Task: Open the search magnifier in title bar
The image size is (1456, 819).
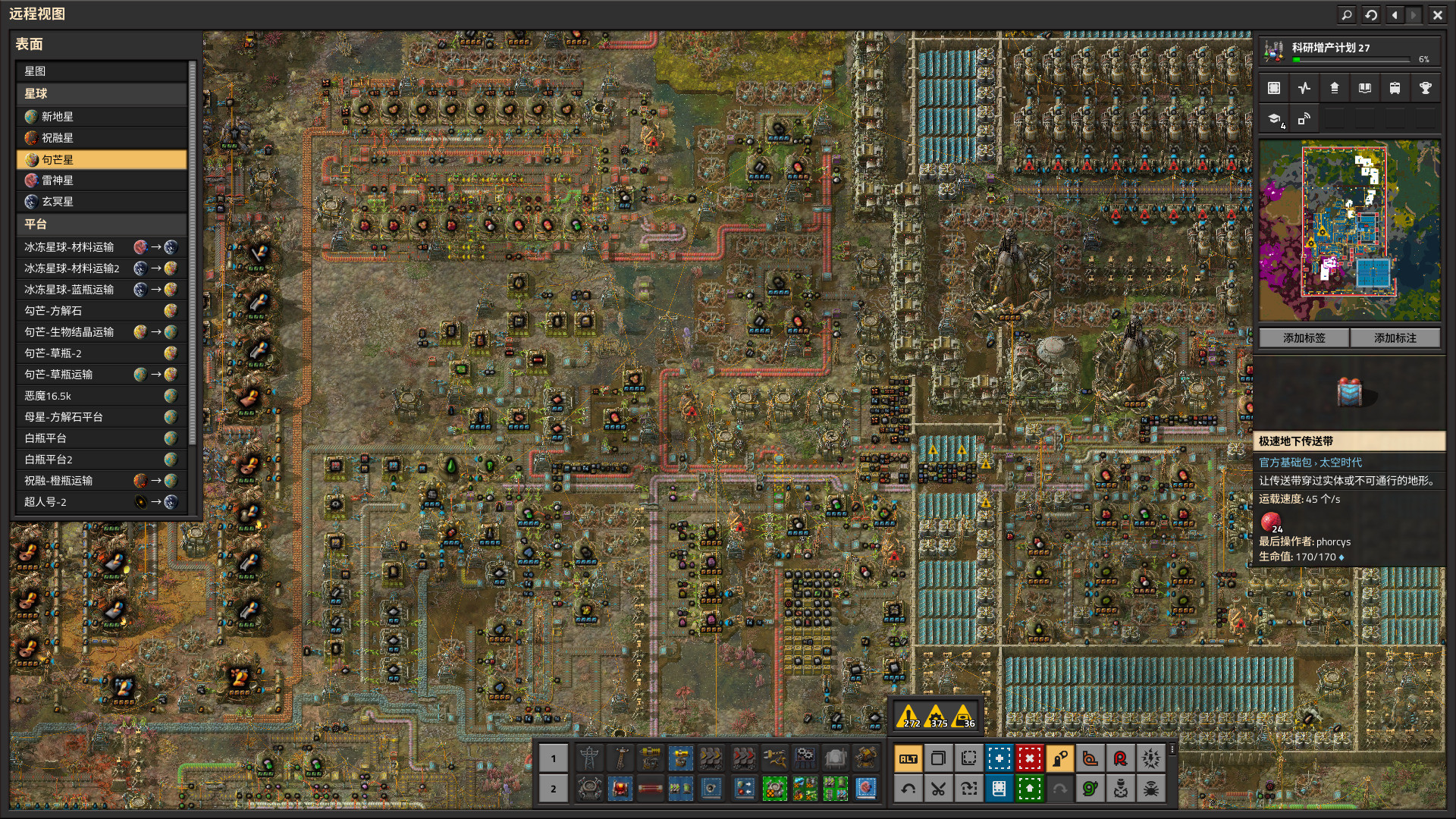Action: (x=1347, y=14)
